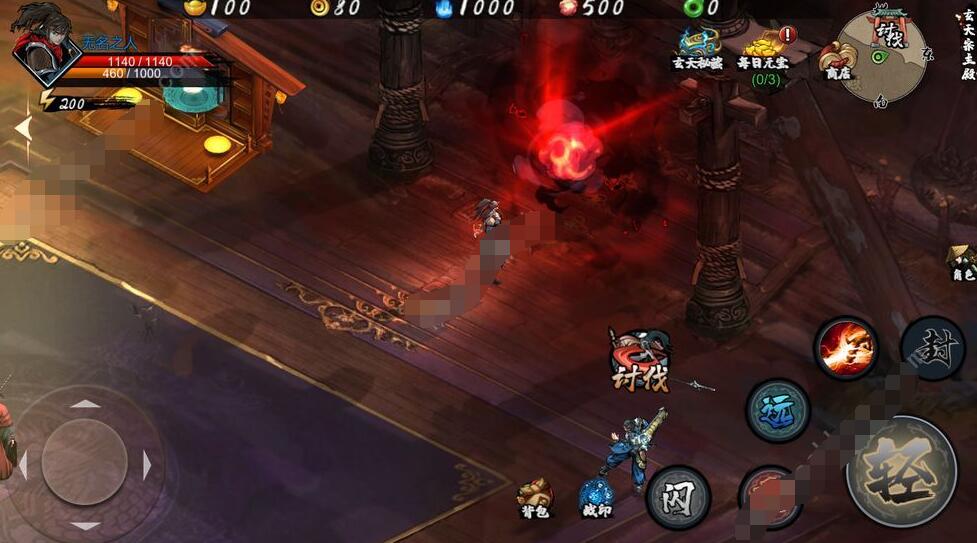Screen dimensions: 977x543
Task: Use the 封 seal skill
Action: (x=932, y=347)
